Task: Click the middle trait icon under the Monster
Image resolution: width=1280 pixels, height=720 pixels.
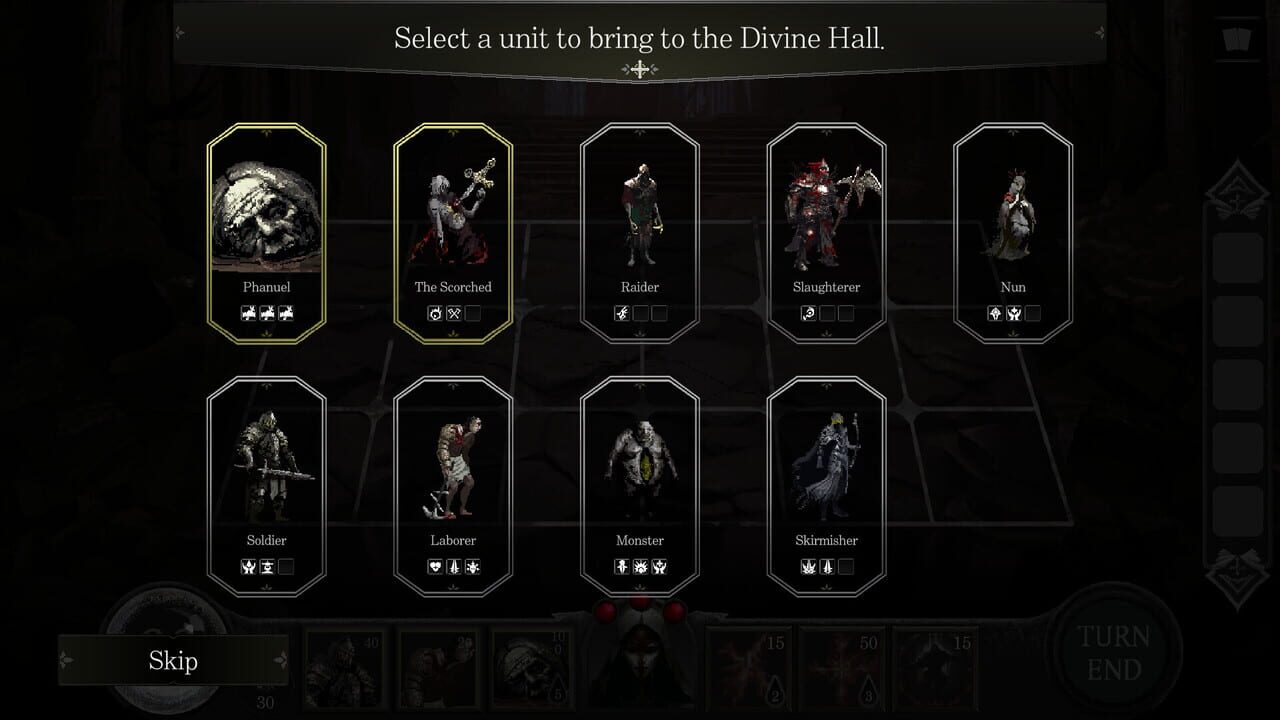Action: [640, 567]
